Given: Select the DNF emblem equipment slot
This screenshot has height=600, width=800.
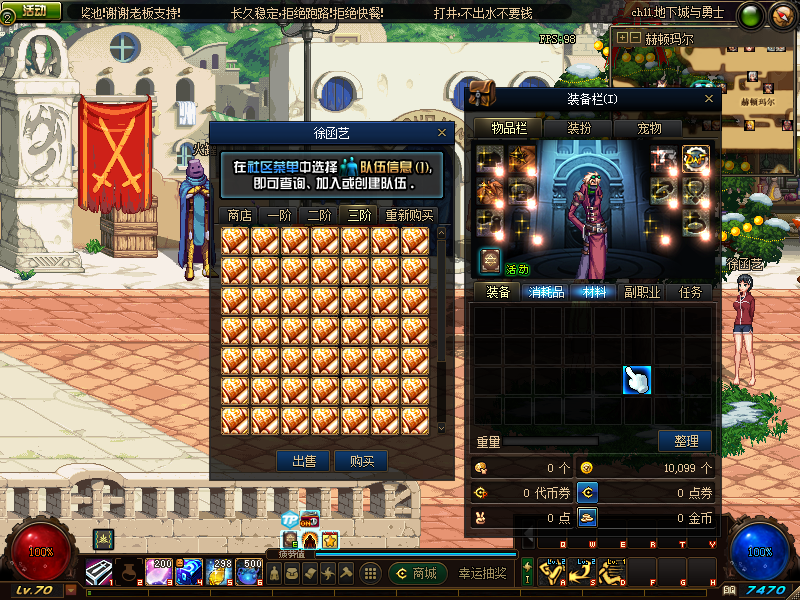Looking at the screenshot, I should click(695, 158).
